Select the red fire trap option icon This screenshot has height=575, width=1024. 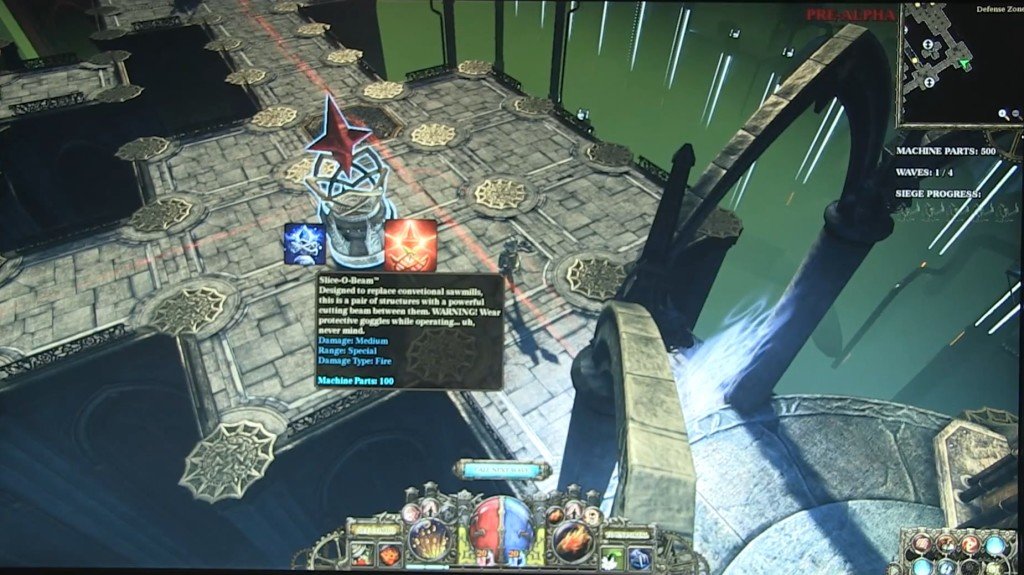click(410, 245)
